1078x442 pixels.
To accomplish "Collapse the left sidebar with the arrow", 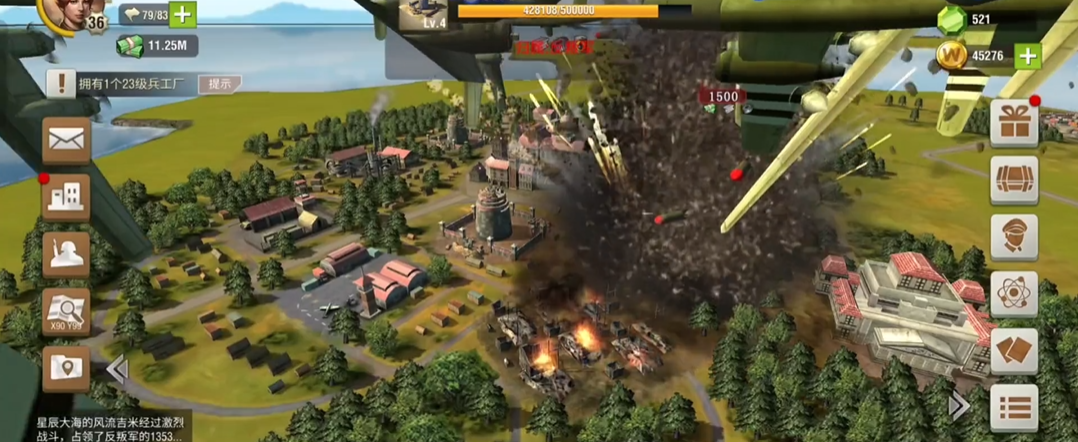I will click(118, 370).
